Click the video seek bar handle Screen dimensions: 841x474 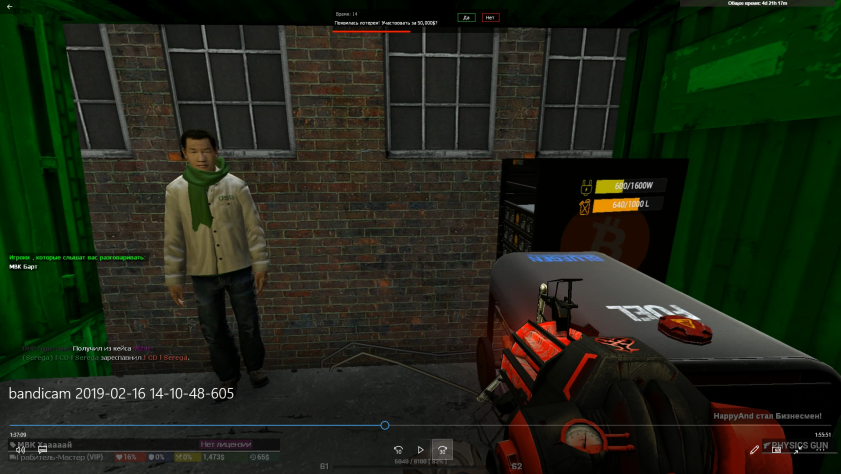pyautogui.click(x=385, y=425)
